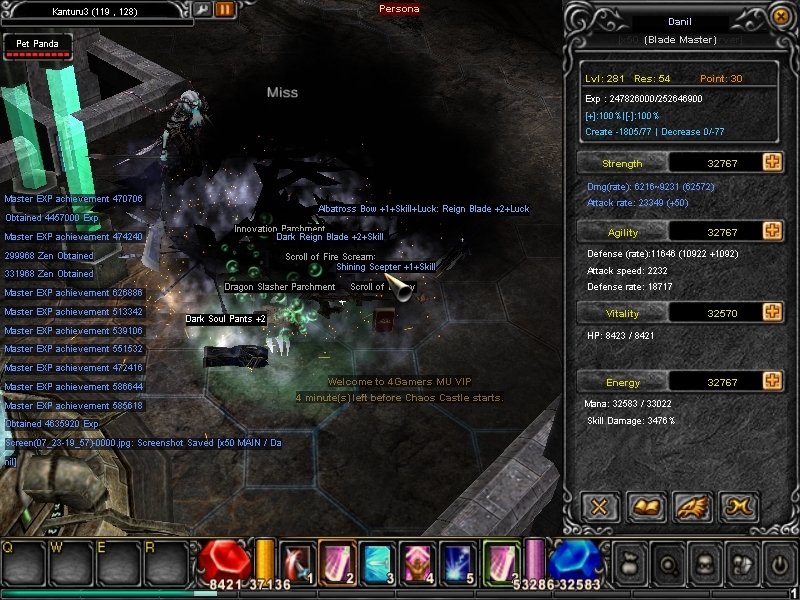Activate the highlighted skill in slot 2
800x600 pixels.
pos(336,561)
